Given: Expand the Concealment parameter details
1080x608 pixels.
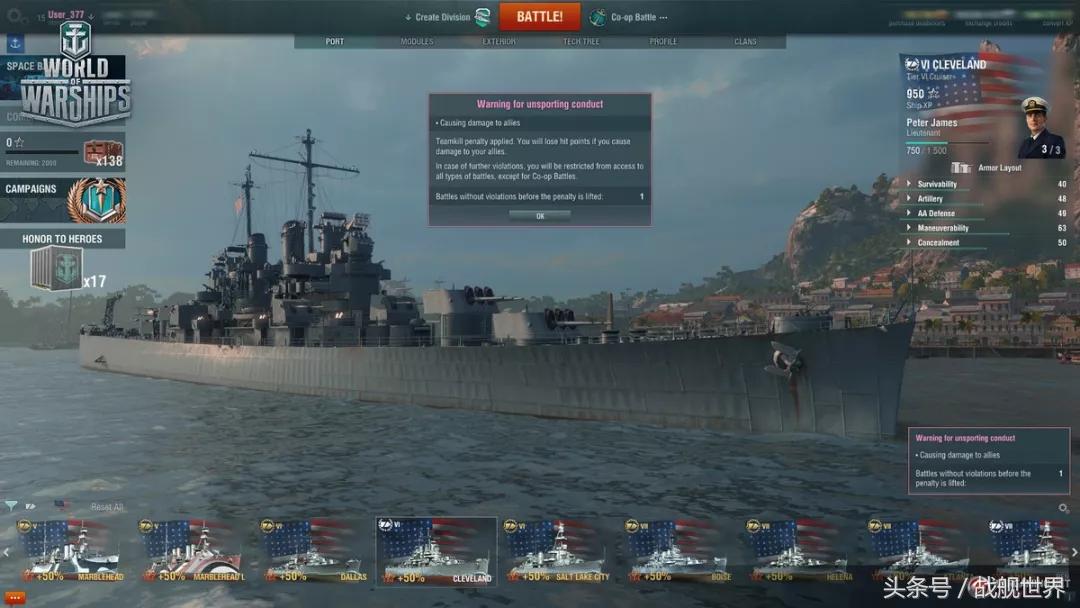Looking at the screenshot, I should click(x=938, y=242).
